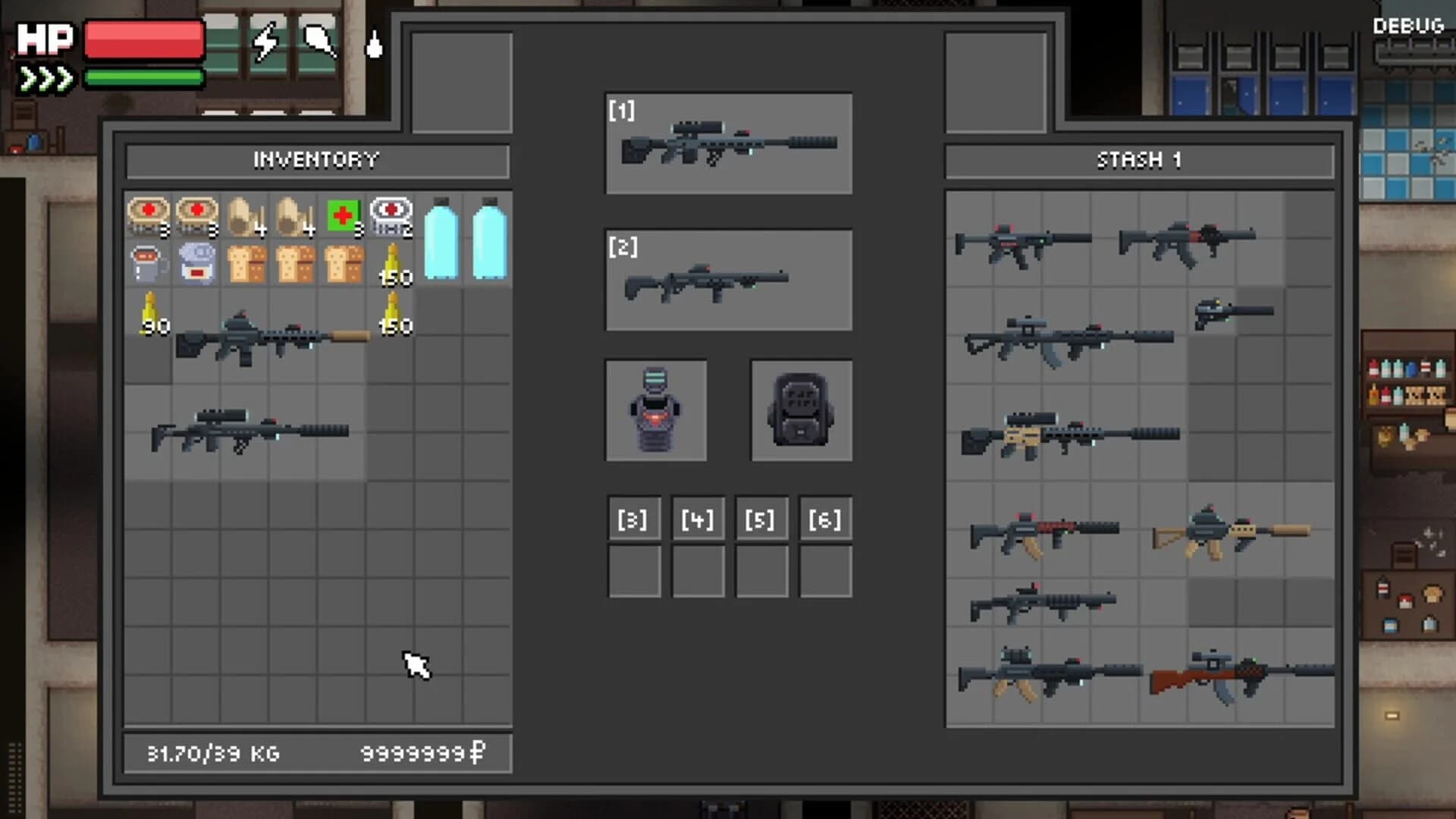This screenshot has height=819, width=1456.
Task: Click the INVENTORY panel header
Action: coord(316,159)
